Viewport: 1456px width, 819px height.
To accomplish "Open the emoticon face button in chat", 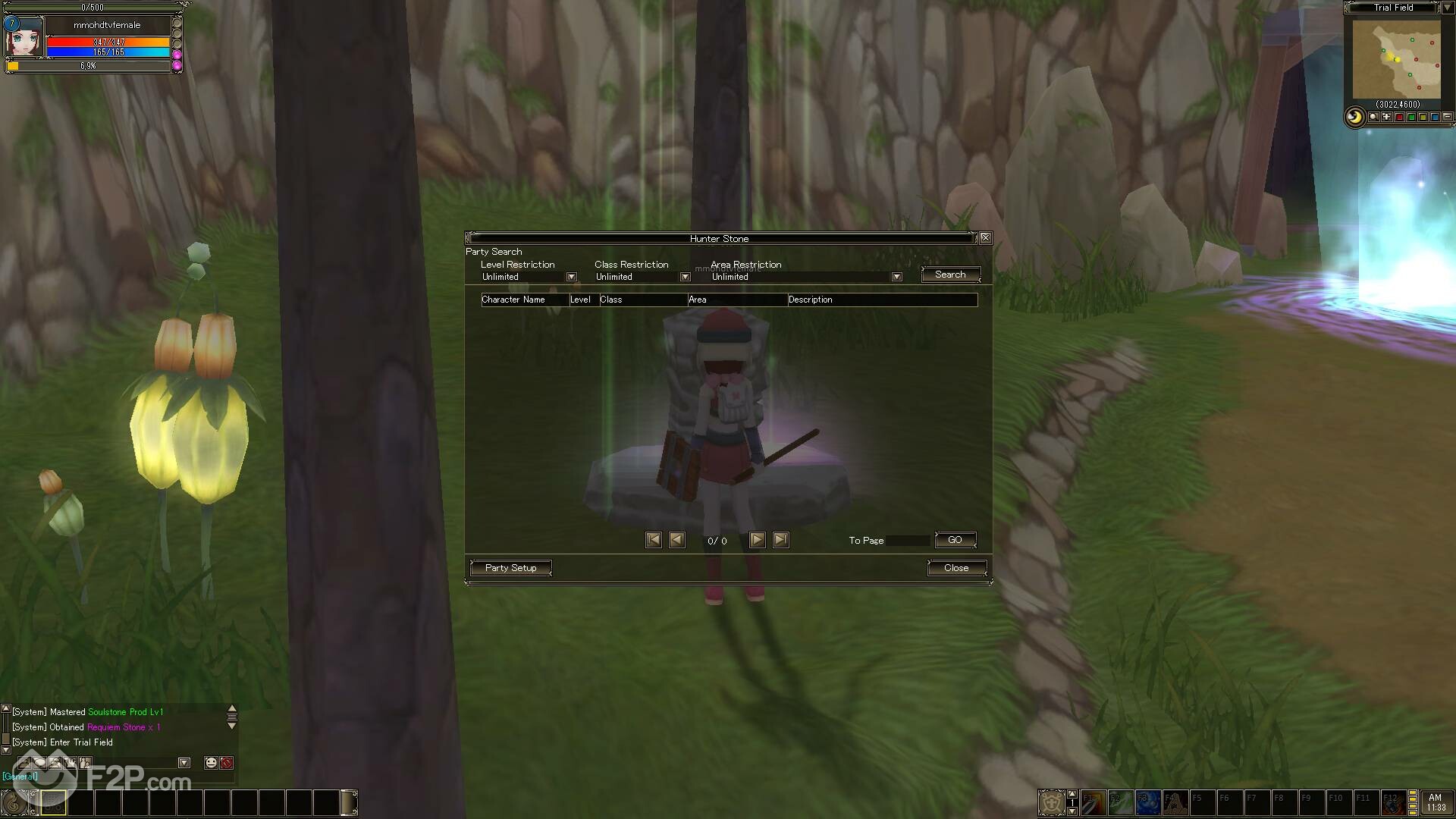I will point(211,763).
